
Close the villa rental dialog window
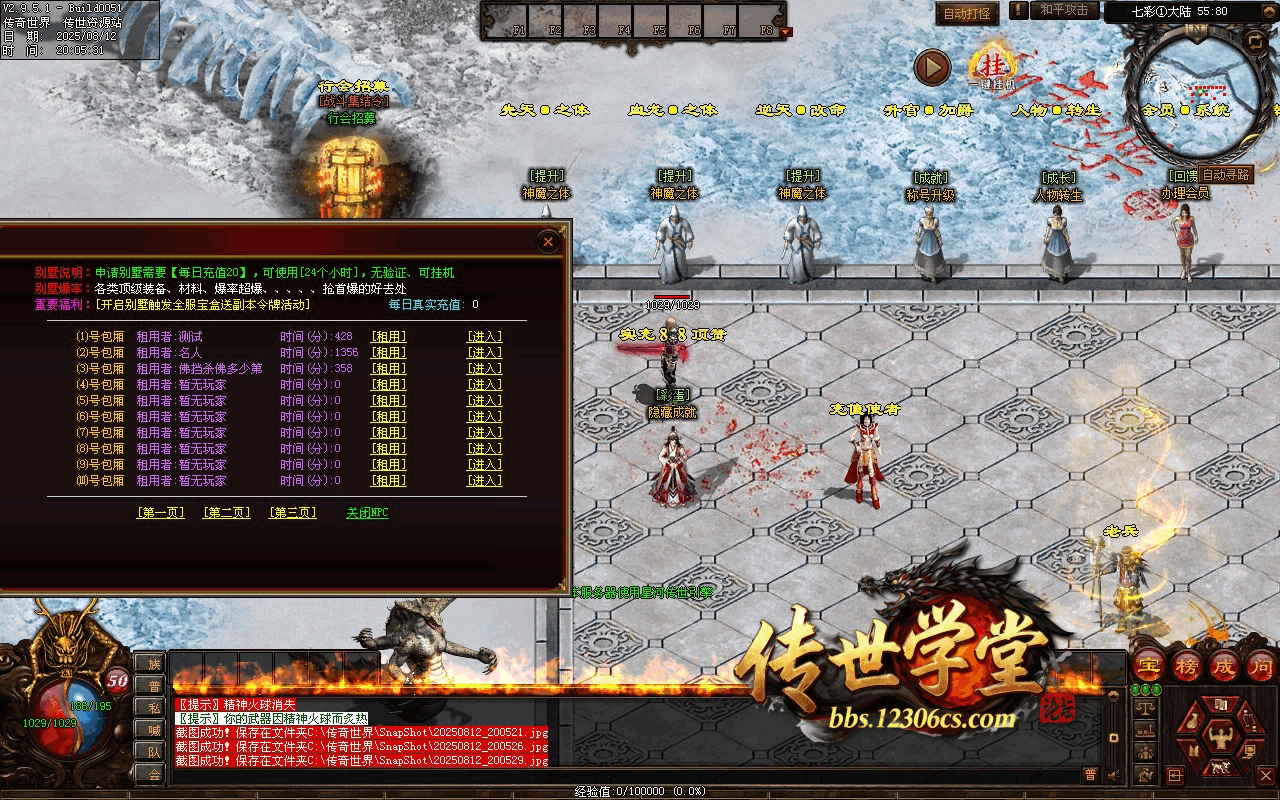pyautogui.click(x=548, y=242)
